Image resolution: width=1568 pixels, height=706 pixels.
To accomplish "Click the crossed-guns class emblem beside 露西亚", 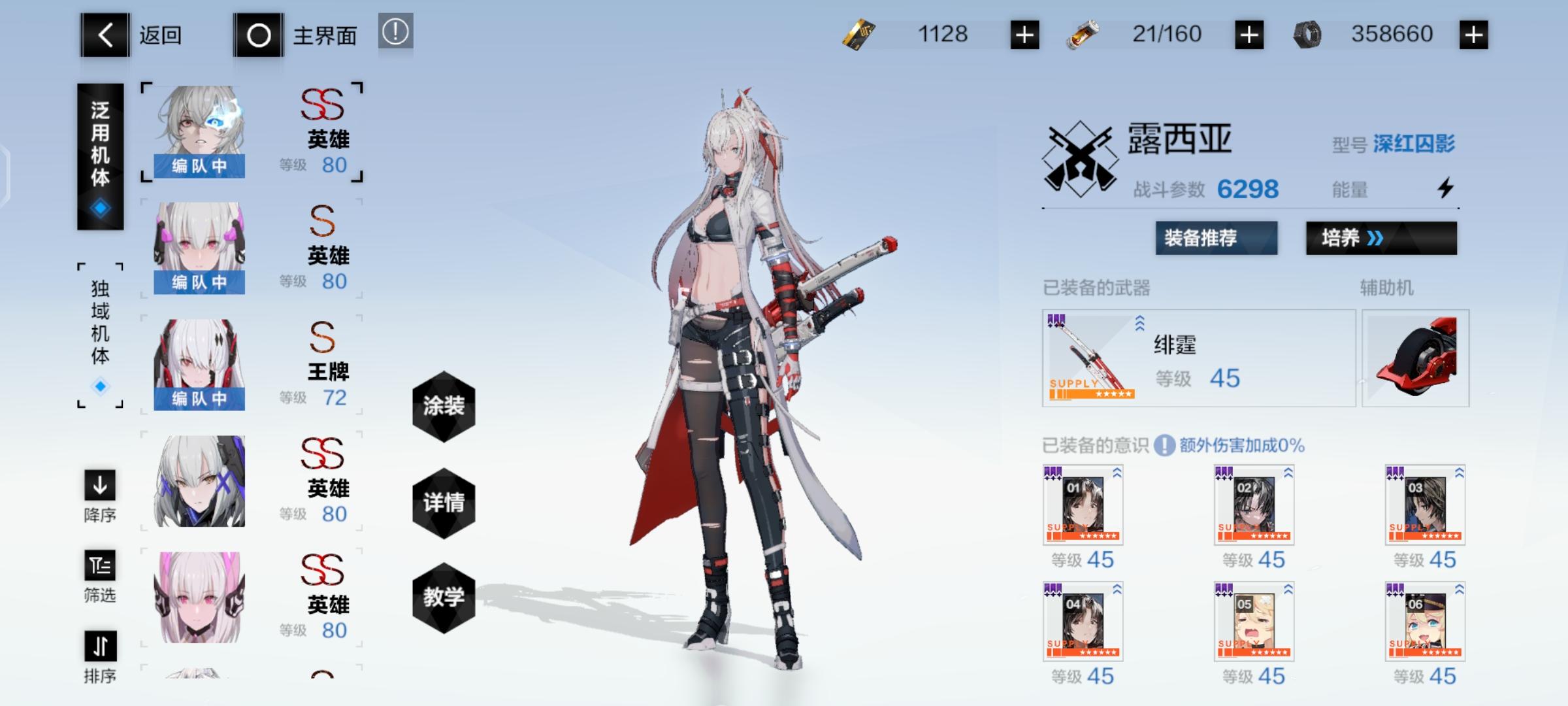I will [1082, 154].
